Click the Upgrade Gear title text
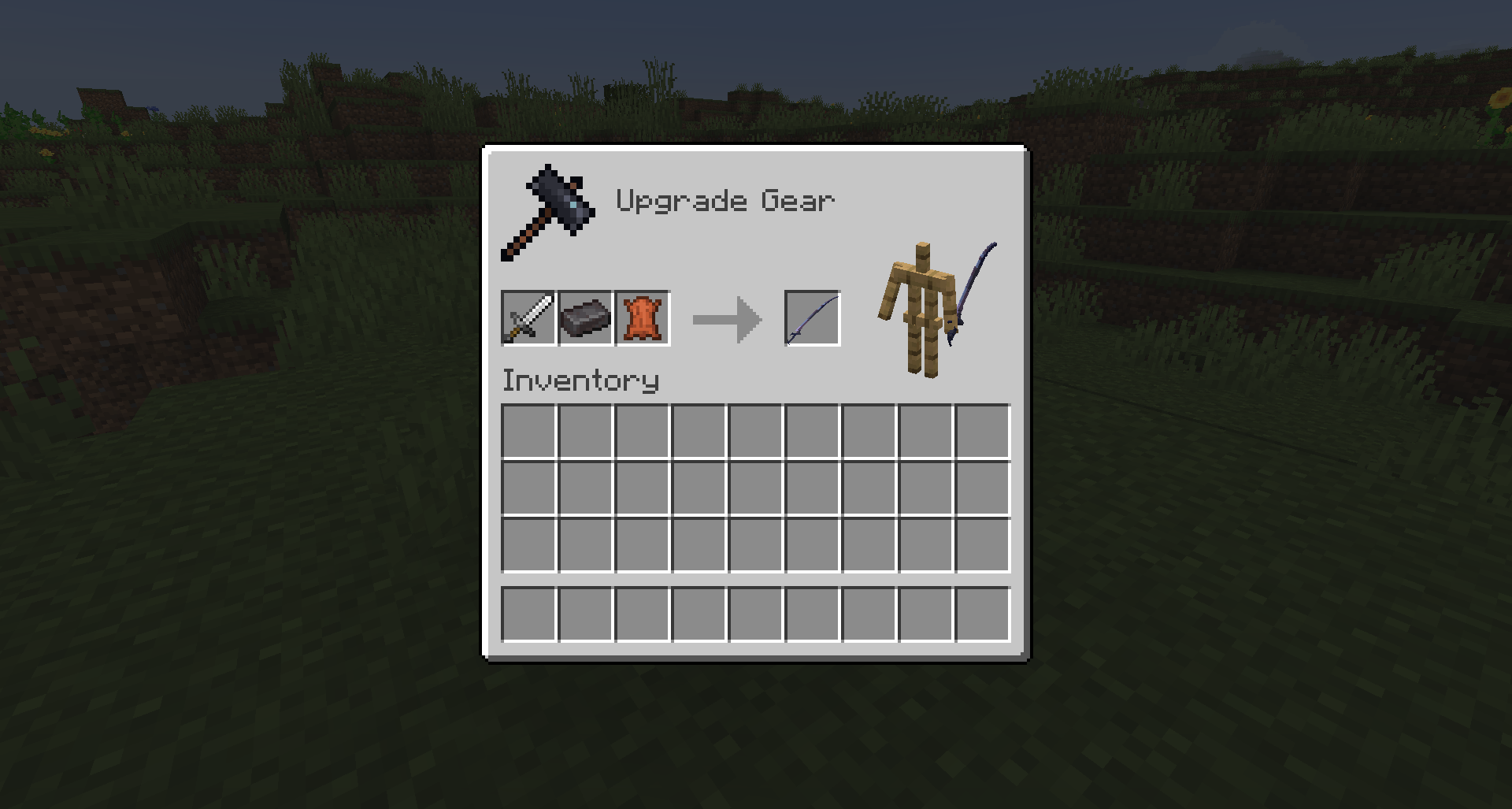The image size is (1512, 809). 724,199
